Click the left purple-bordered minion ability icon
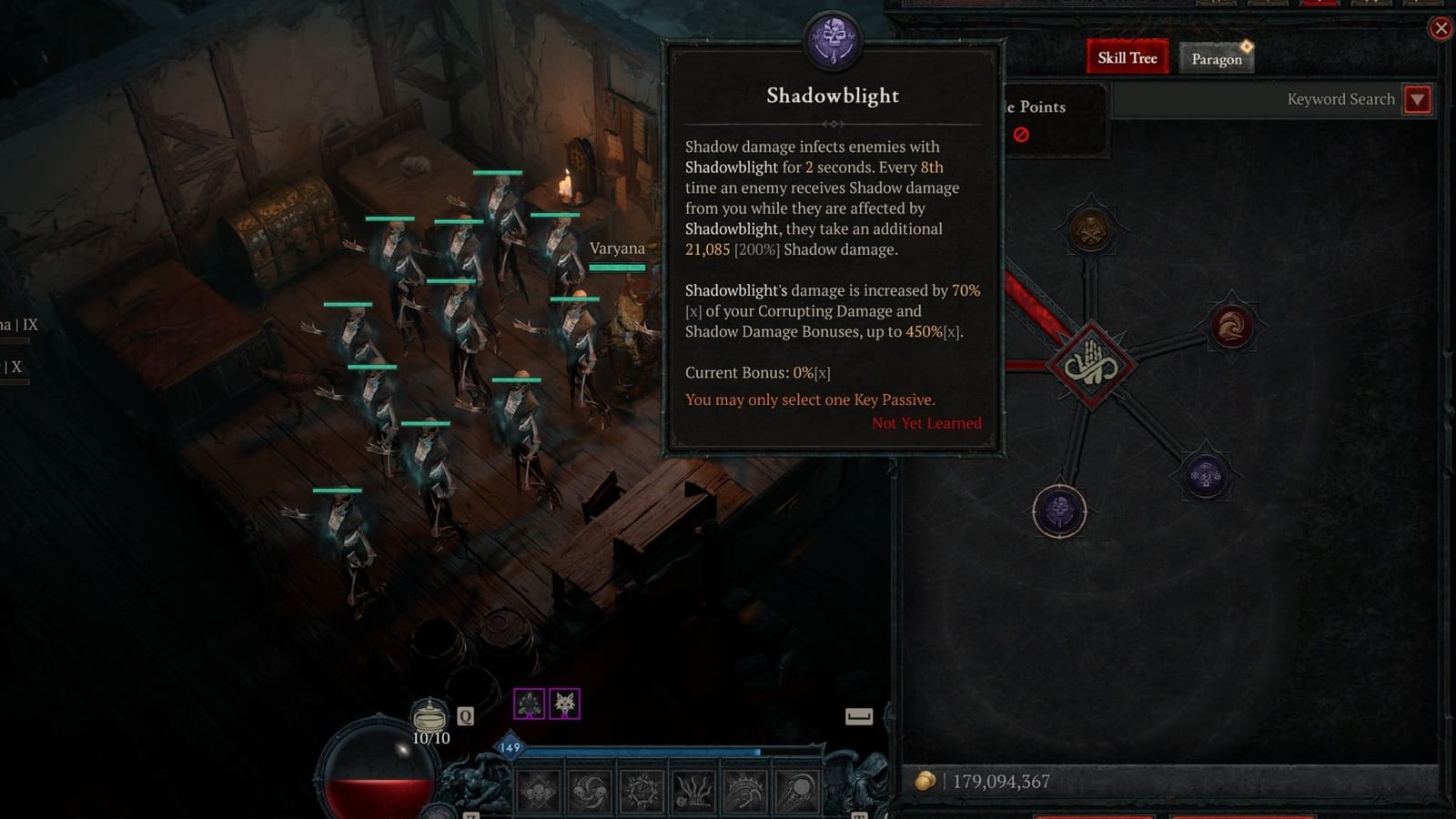Viewport: 1456px width, 819px height. click(530, 703)
